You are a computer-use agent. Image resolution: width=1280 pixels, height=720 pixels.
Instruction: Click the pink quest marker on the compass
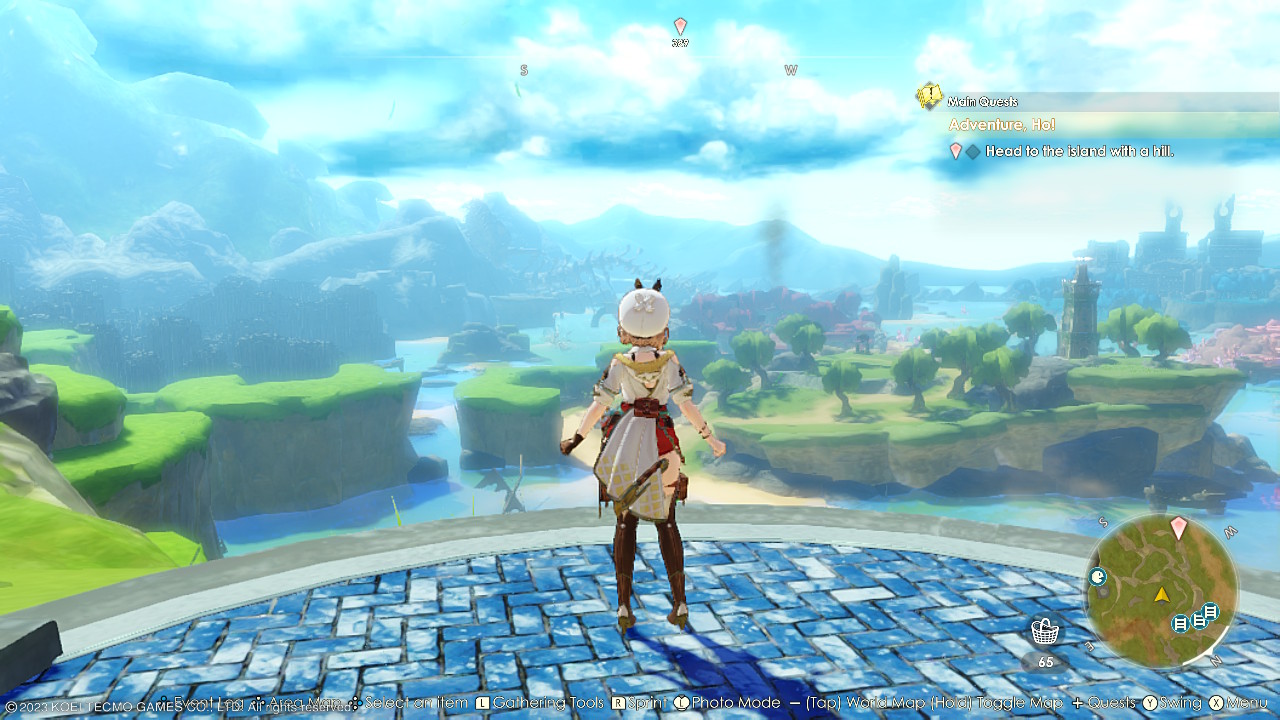[x=680, y=26]
